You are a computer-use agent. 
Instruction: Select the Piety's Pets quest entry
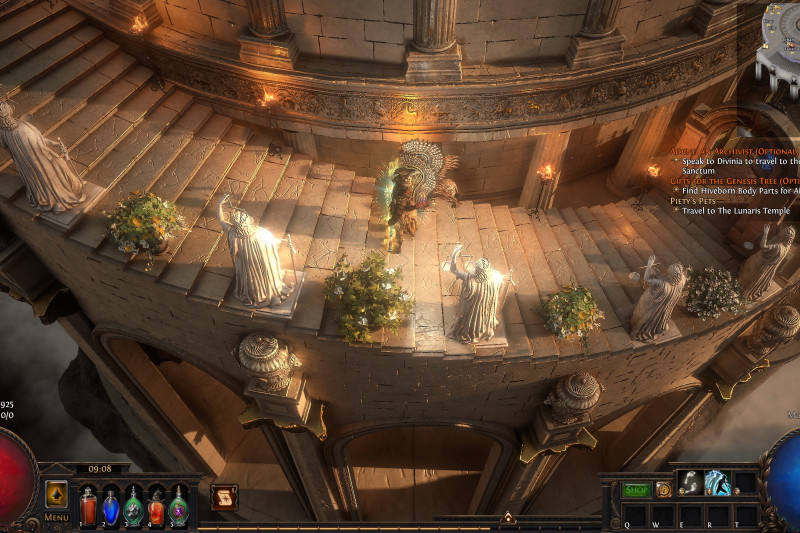click(x=692, y=201)
